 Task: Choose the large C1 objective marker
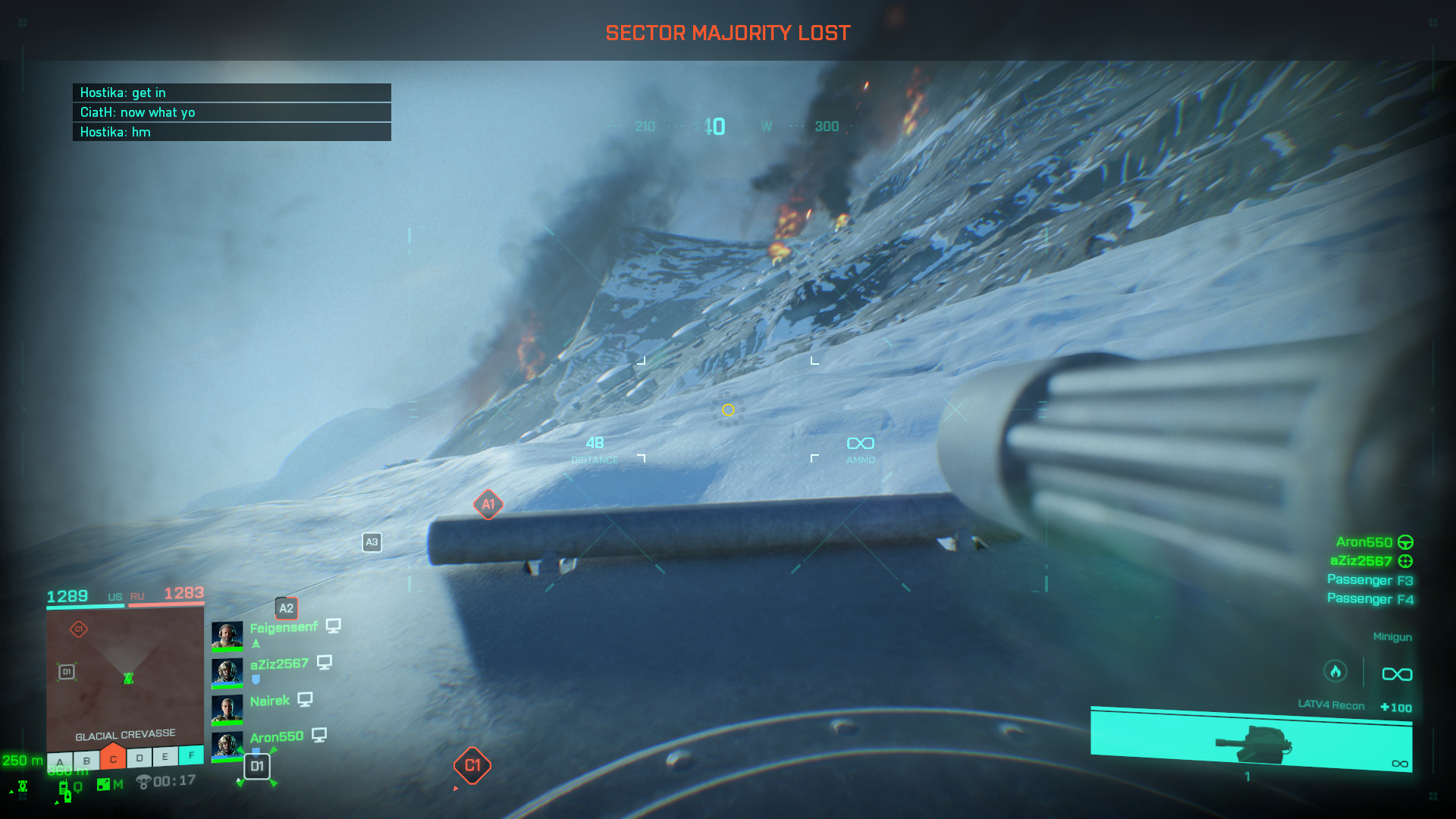(472, 766)
